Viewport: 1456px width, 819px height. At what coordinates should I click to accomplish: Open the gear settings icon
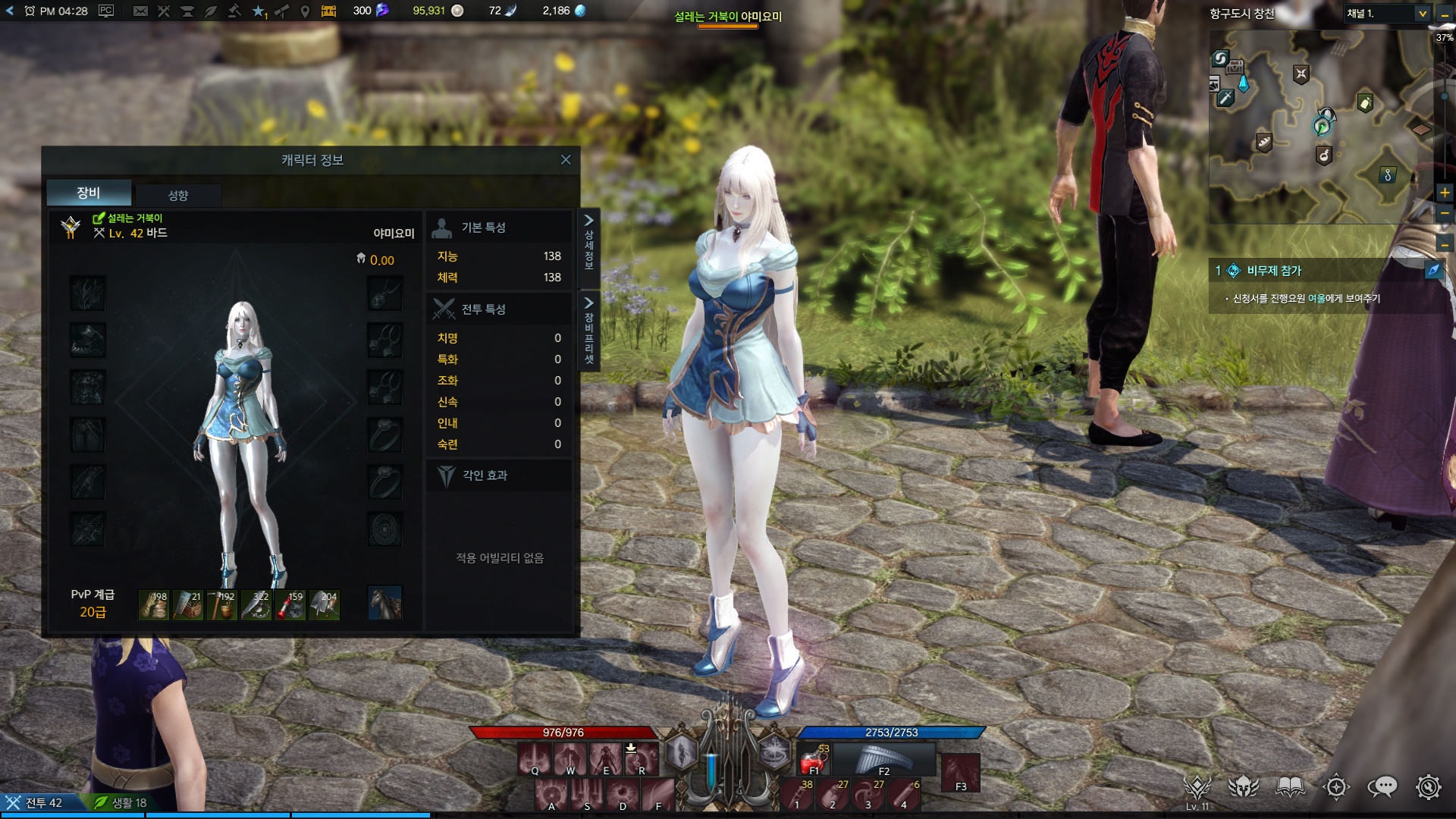click(1428, 787)
